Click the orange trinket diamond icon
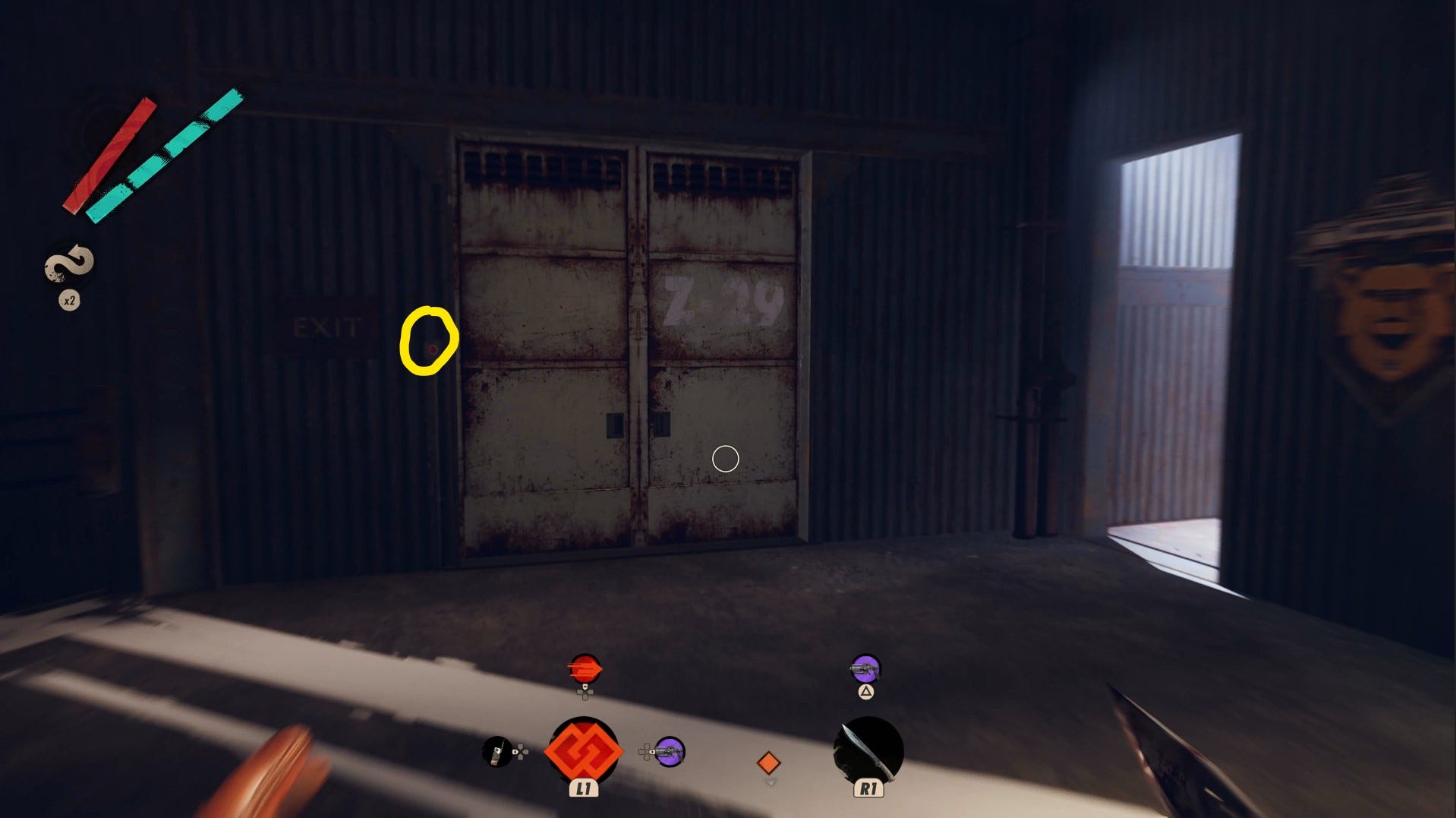 point(768,762)
